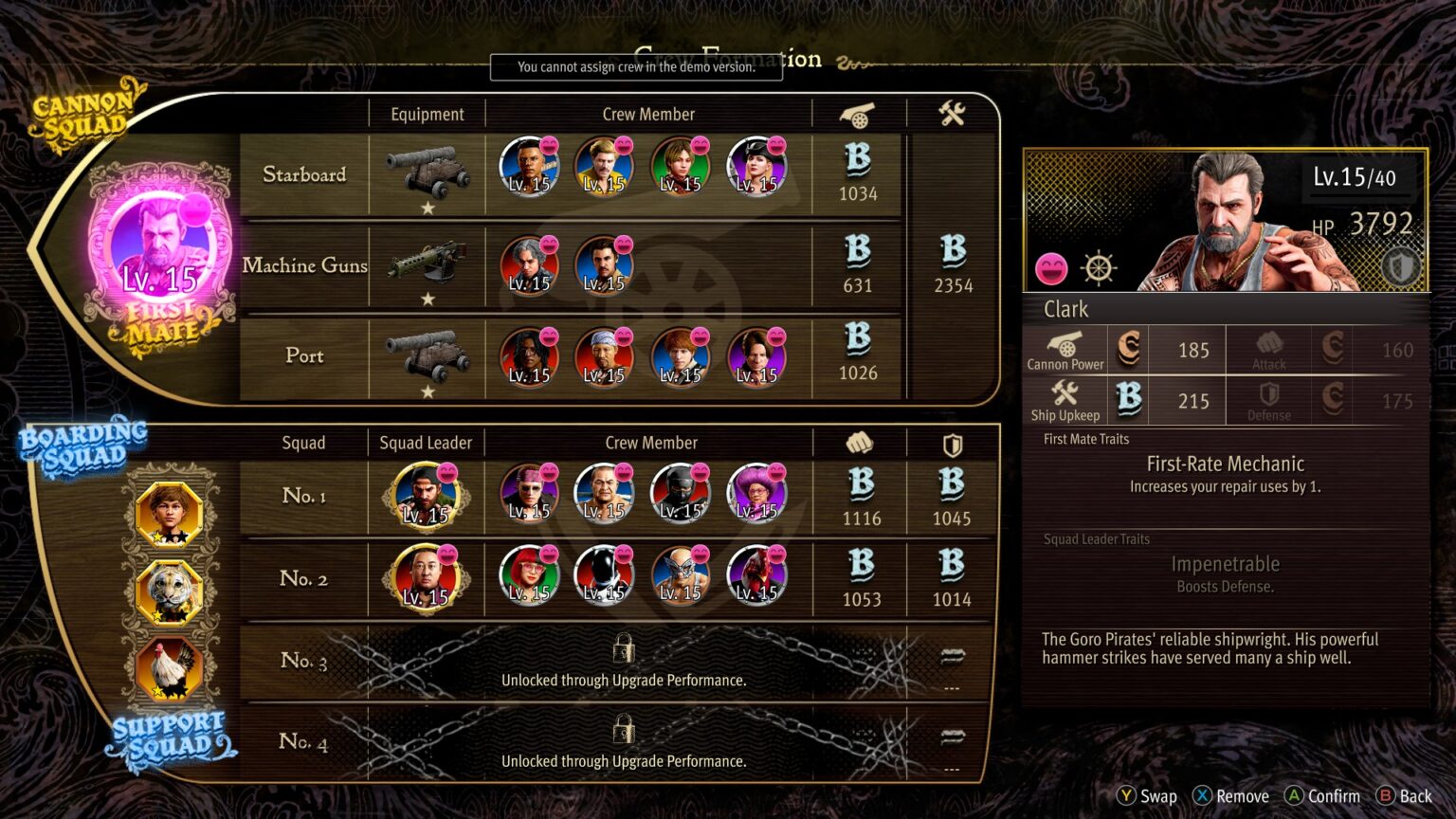The image size is (1456, 819).
Task: Click the Cannon Squad section label
Action: pyautogui.click(x=83, y=114)
